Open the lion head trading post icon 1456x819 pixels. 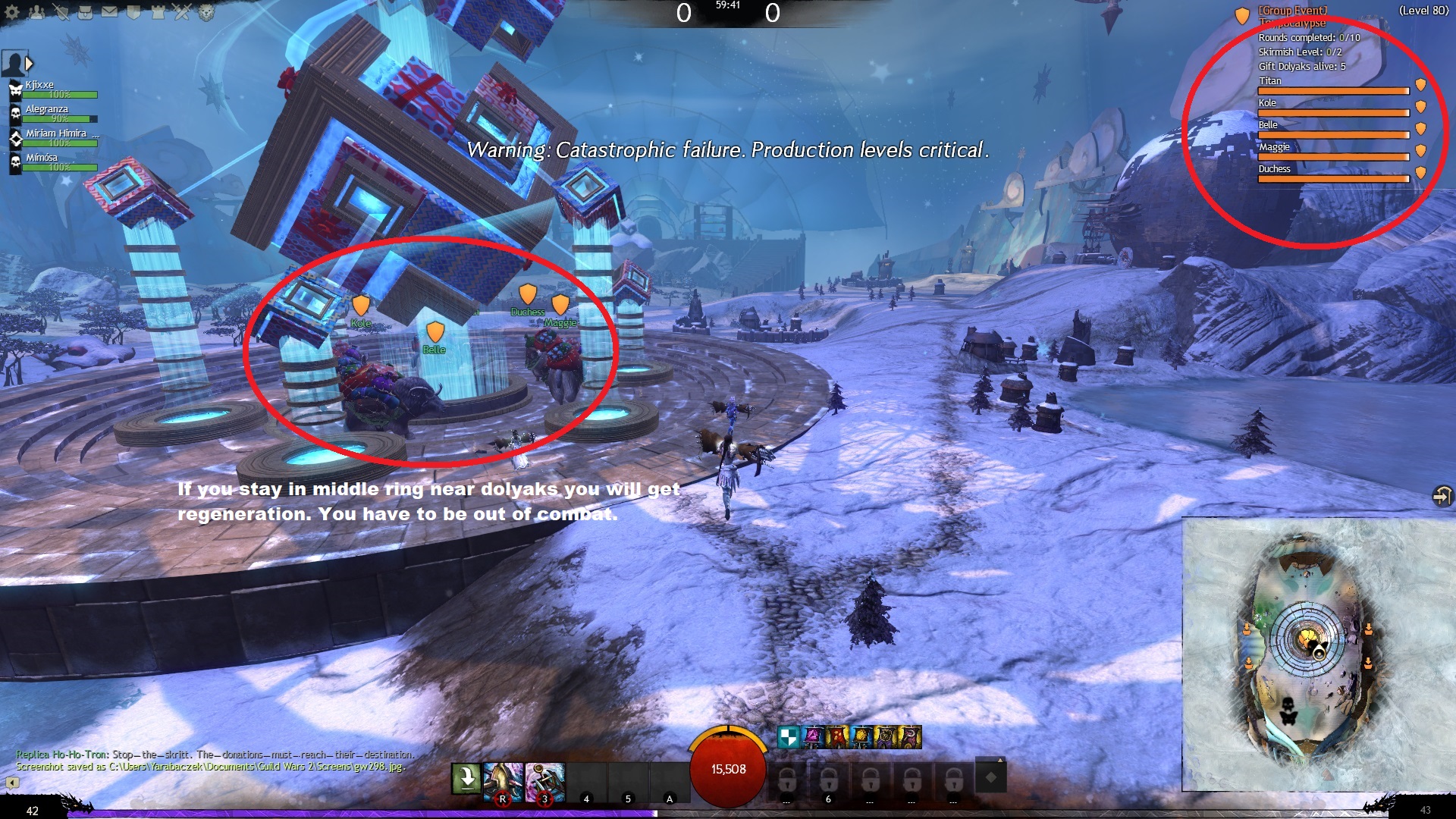206,11
